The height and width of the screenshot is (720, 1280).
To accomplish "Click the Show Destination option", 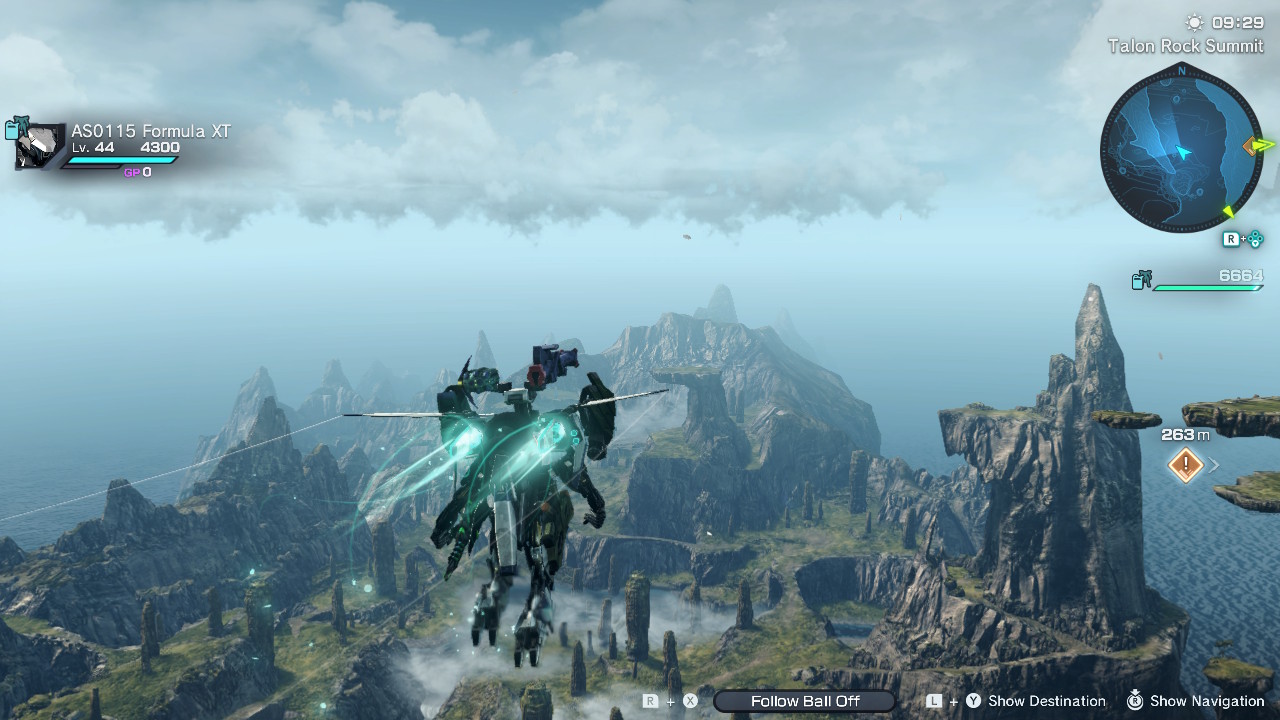I will point(1046,701).
